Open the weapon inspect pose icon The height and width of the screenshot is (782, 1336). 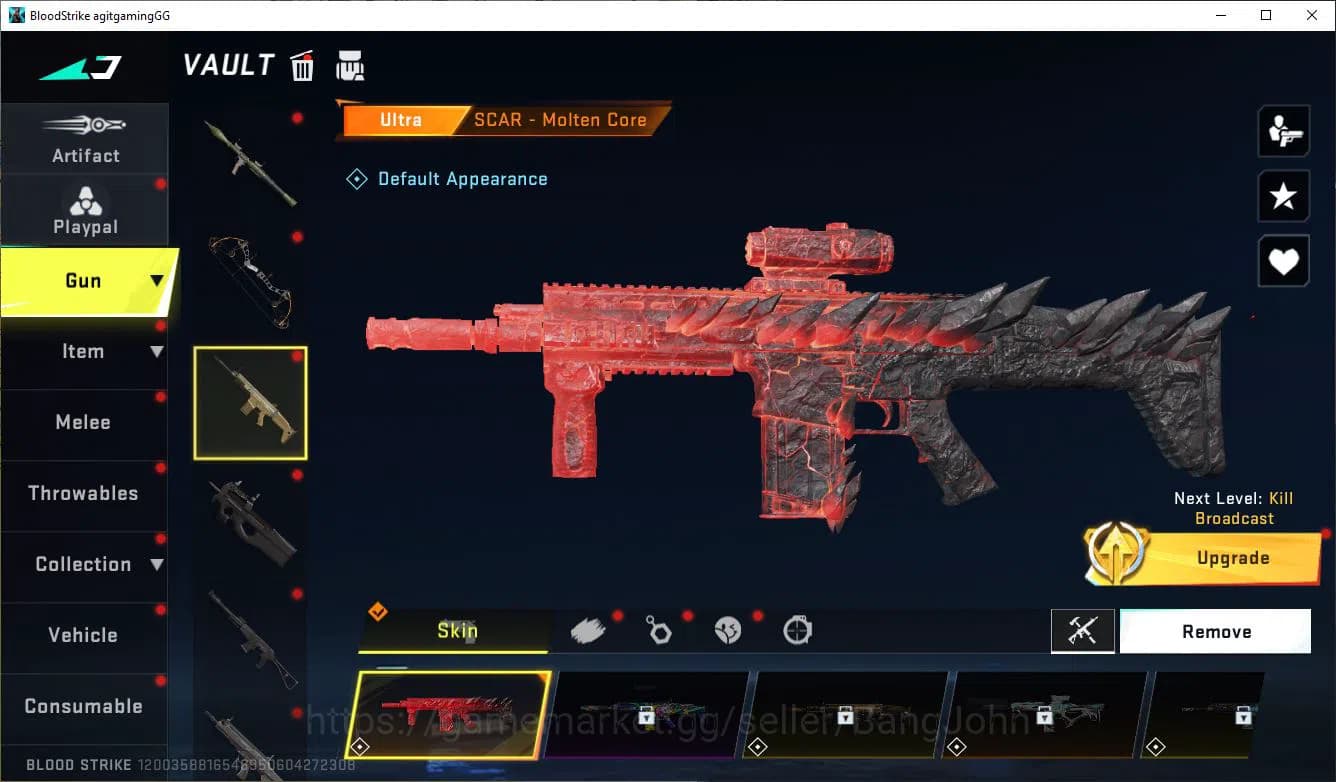pos(1284,131)
